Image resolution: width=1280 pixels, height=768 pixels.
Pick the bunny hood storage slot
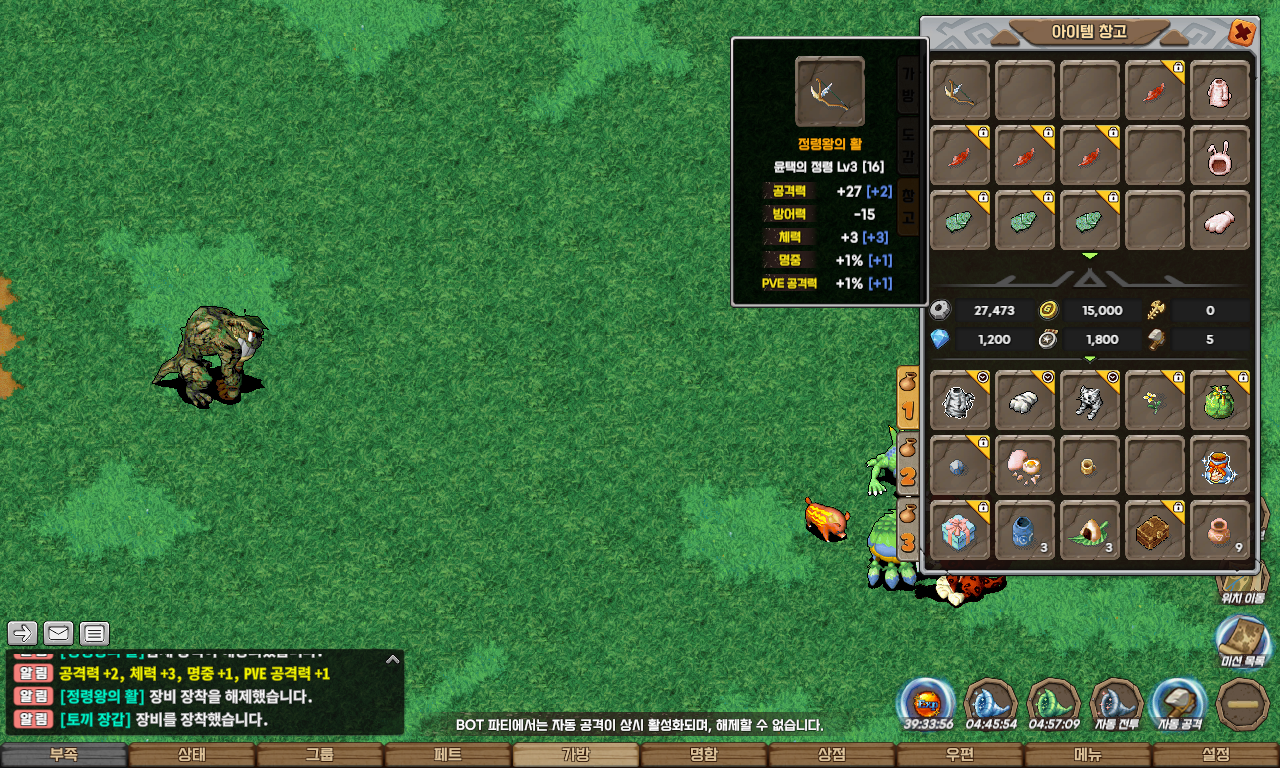(1220, 156)
